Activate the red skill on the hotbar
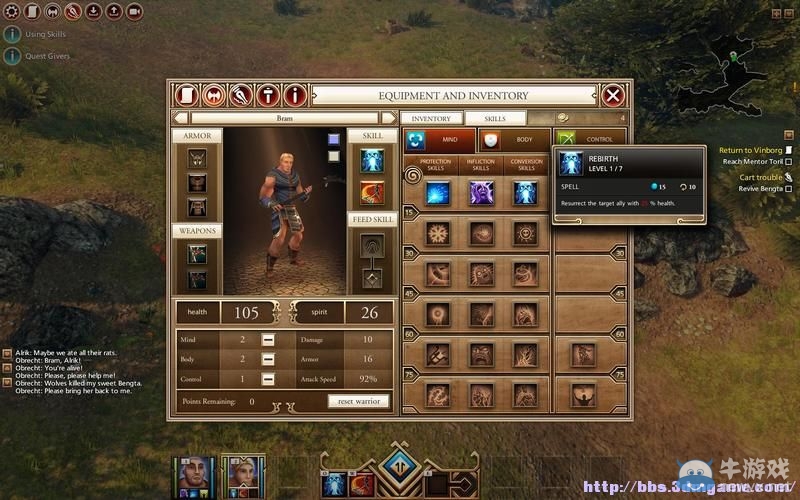The width and height of the screenshot is (800, 500). tap(364, 482)
